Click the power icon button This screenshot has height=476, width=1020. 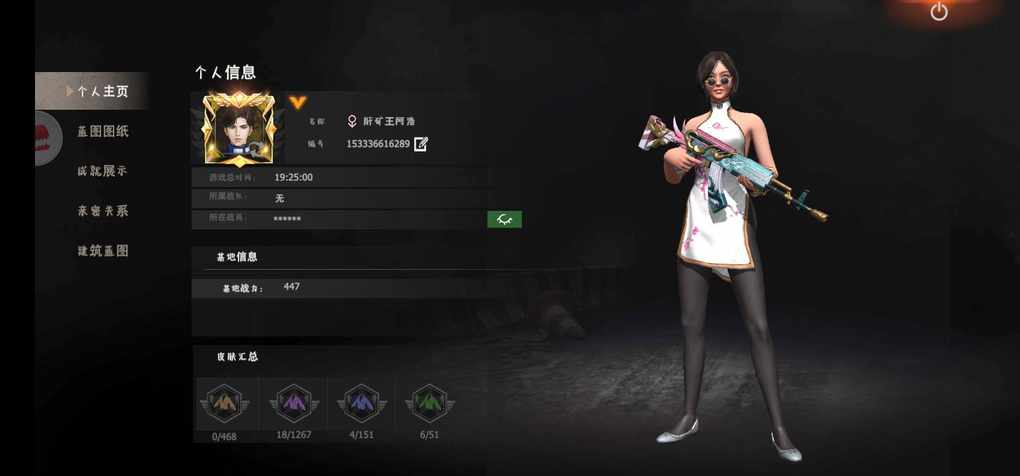coord(939,12)
